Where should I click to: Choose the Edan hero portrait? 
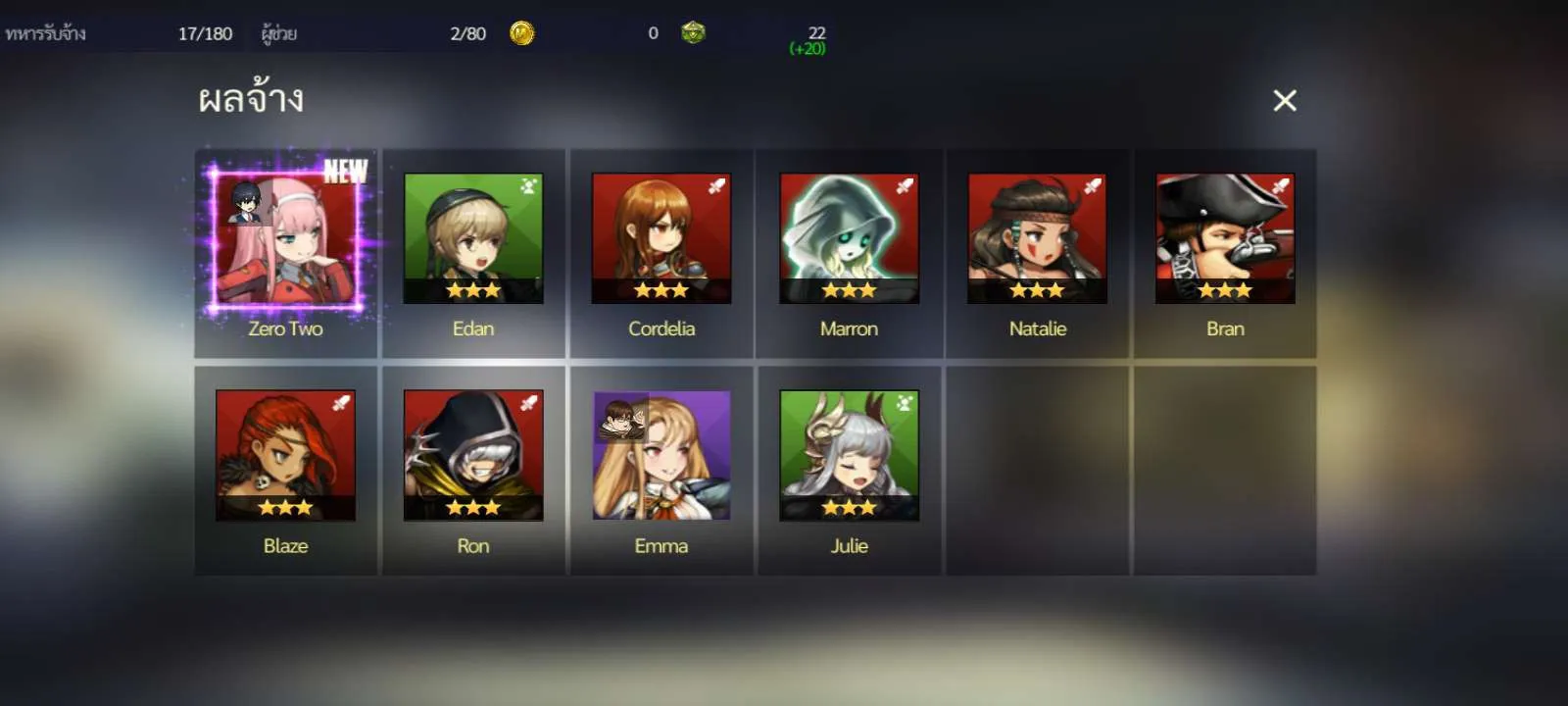click(473, 239)
